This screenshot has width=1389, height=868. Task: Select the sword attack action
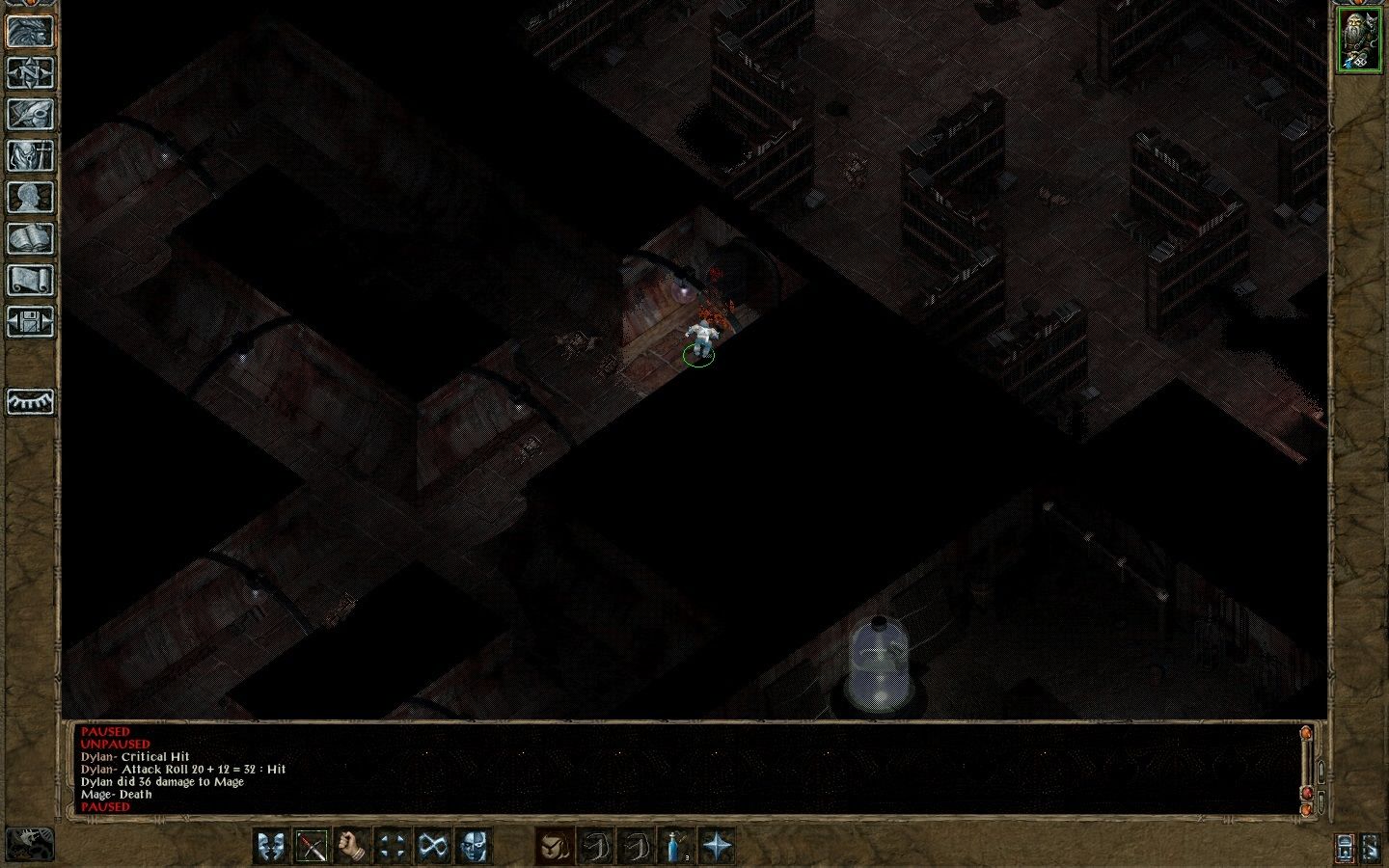point(311,846)
